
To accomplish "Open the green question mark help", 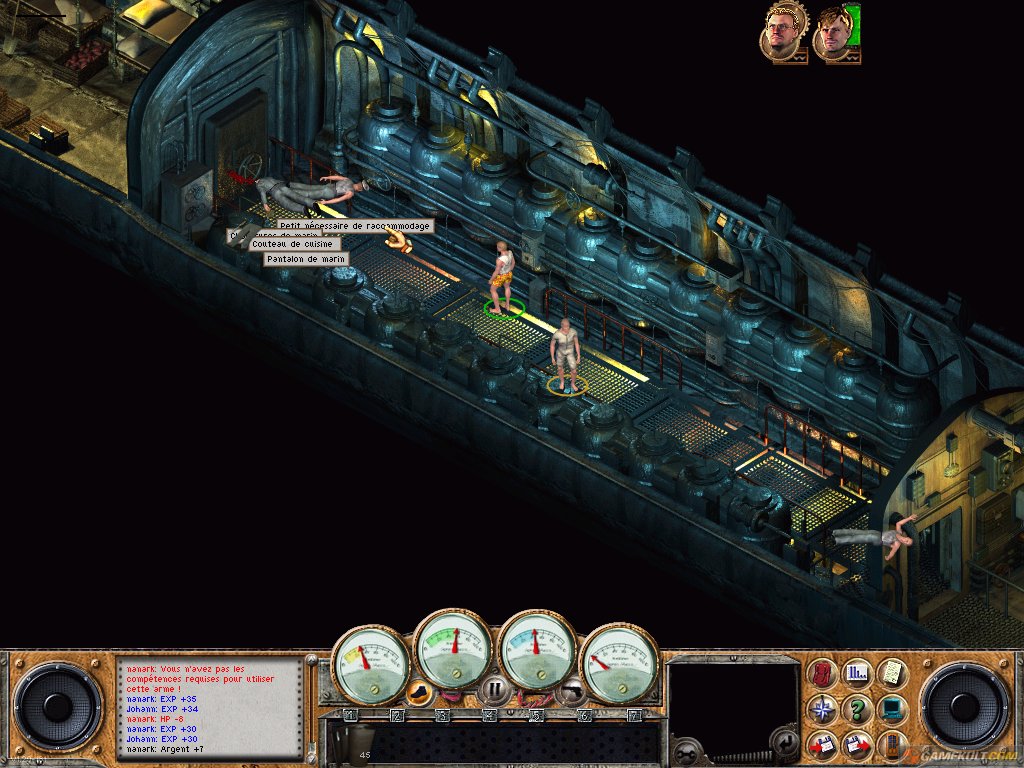I will [857, 710].
